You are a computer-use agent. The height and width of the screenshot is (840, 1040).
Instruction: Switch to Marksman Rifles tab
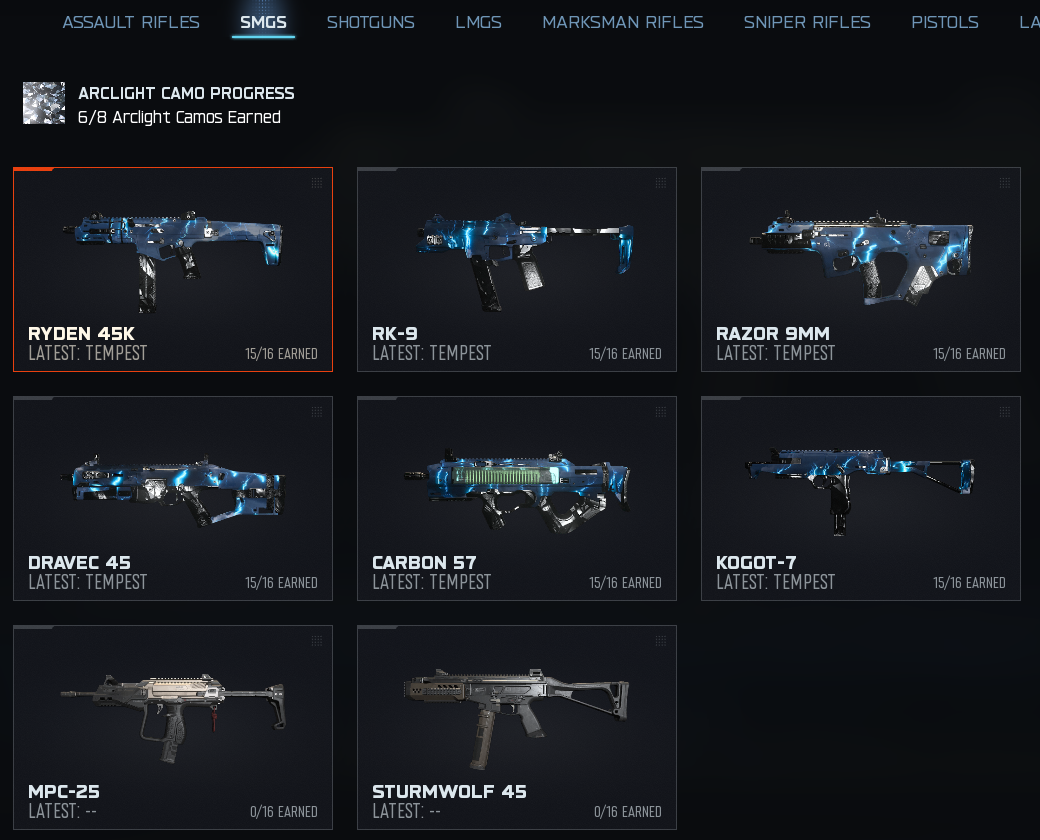[622, 22]
